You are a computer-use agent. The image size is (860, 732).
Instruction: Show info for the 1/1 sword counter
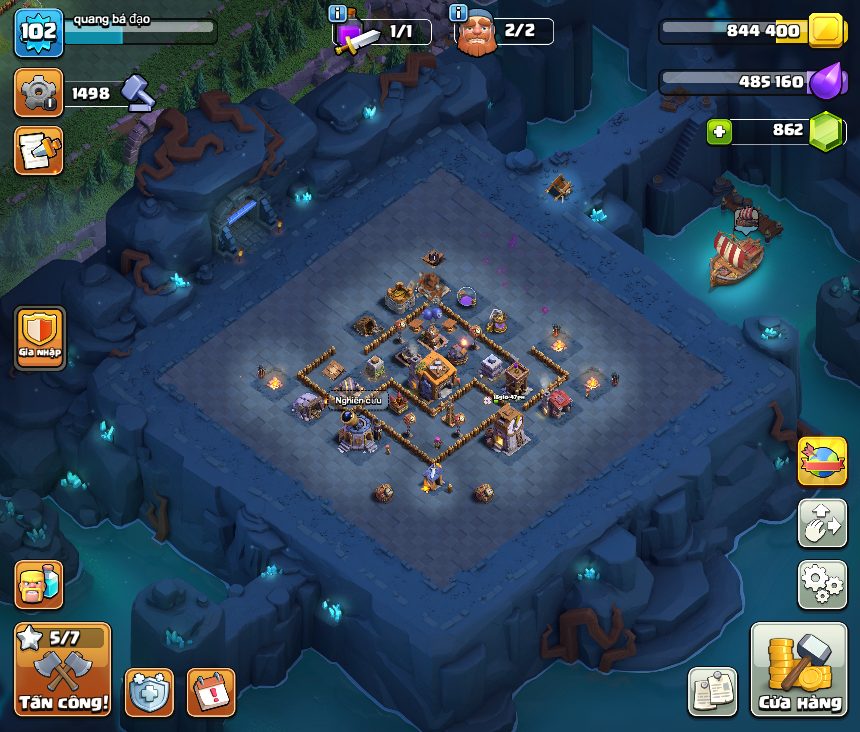click(338, 13)
